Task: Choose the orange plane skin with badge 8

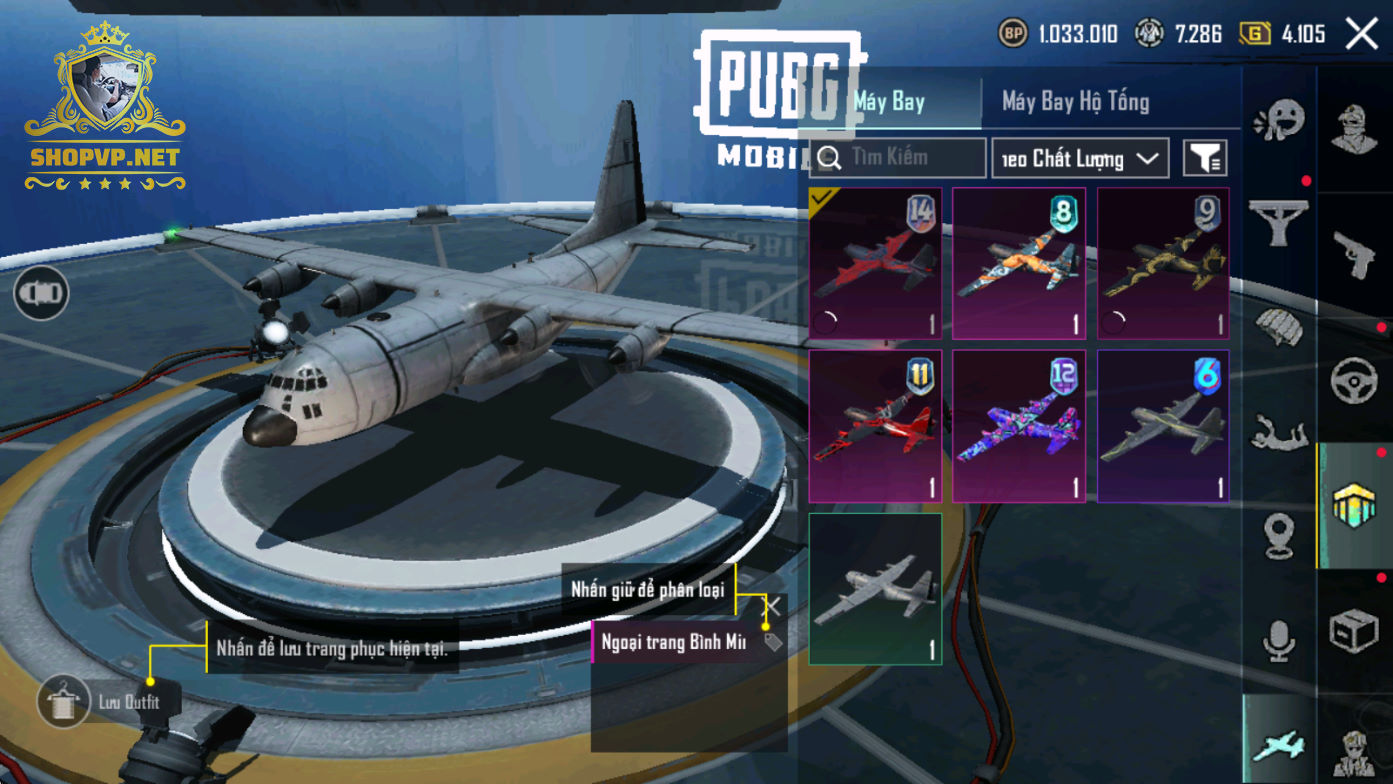Action: [x=1019, y=264]
